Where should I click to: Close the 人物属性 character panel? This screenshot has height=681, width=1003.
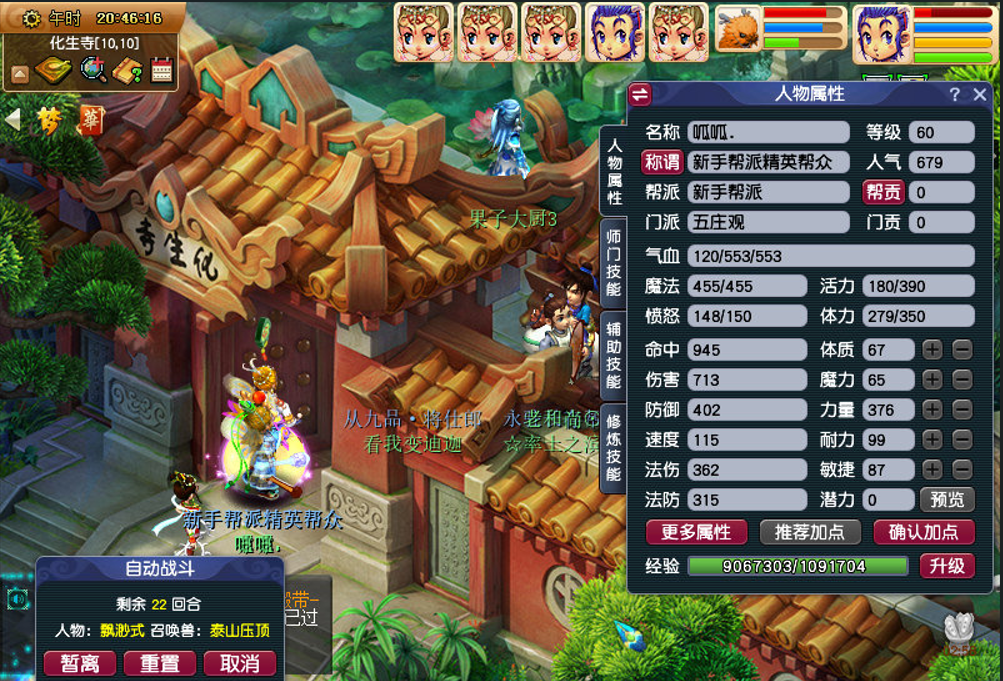point(980,95)
